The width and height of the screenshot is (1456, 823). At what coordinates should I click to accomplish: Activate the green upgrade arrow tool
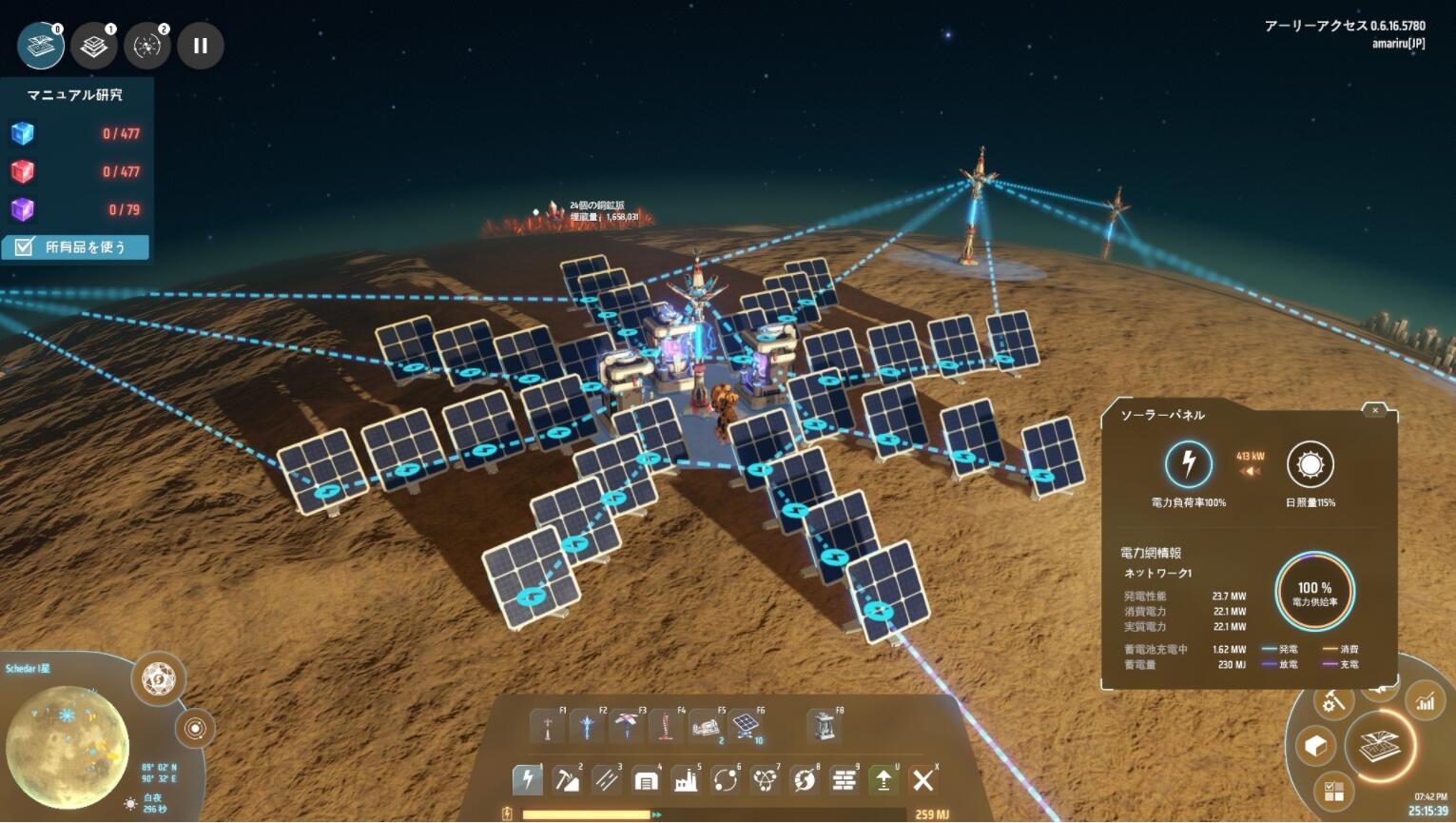coord(883,780)
